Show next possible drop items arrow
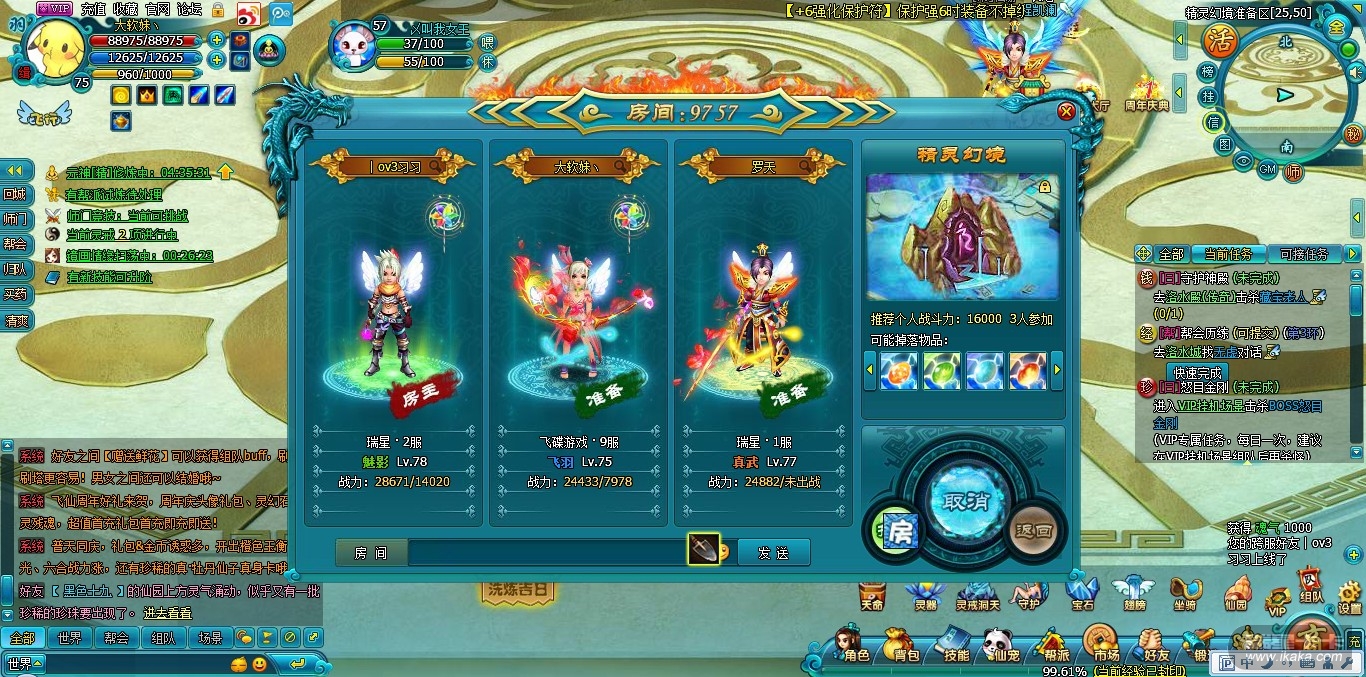The image size is (1366, 677). (1056, 370)
